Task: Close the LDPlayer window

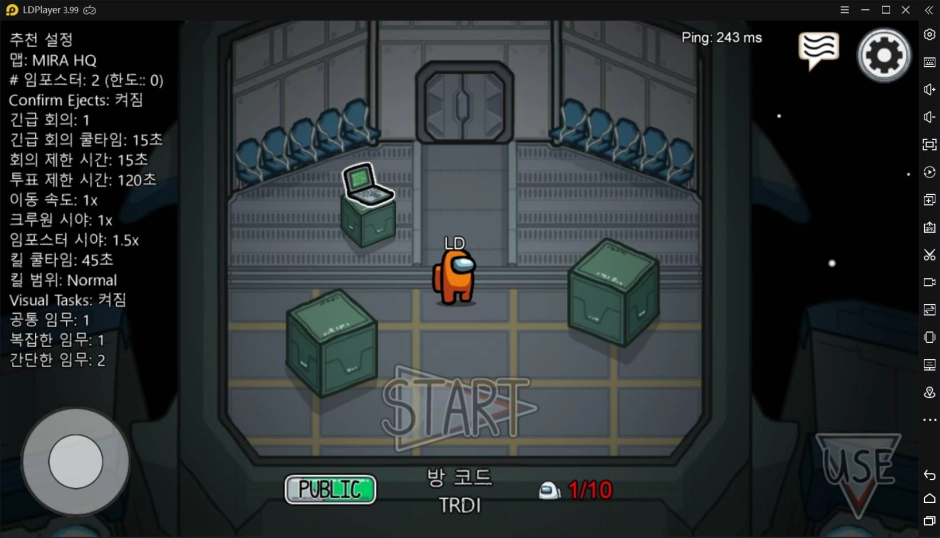Action: coord(907,9)
